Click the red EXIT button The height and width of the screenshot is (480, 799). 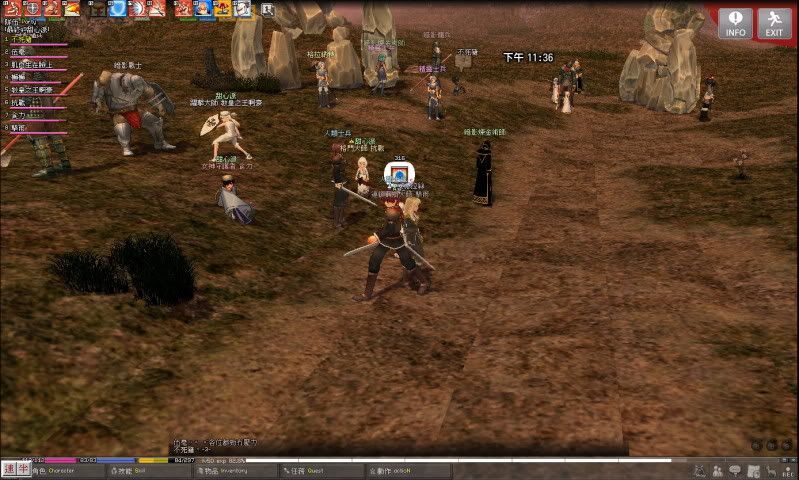pos(774,23)
